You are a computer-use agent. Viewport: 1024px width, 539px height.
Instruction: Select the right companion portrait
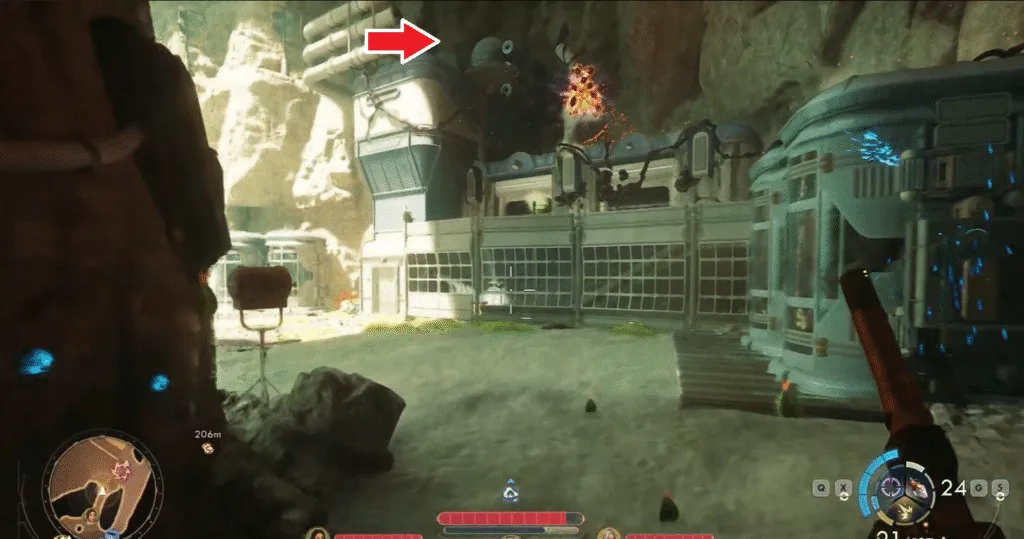(609, 534)
